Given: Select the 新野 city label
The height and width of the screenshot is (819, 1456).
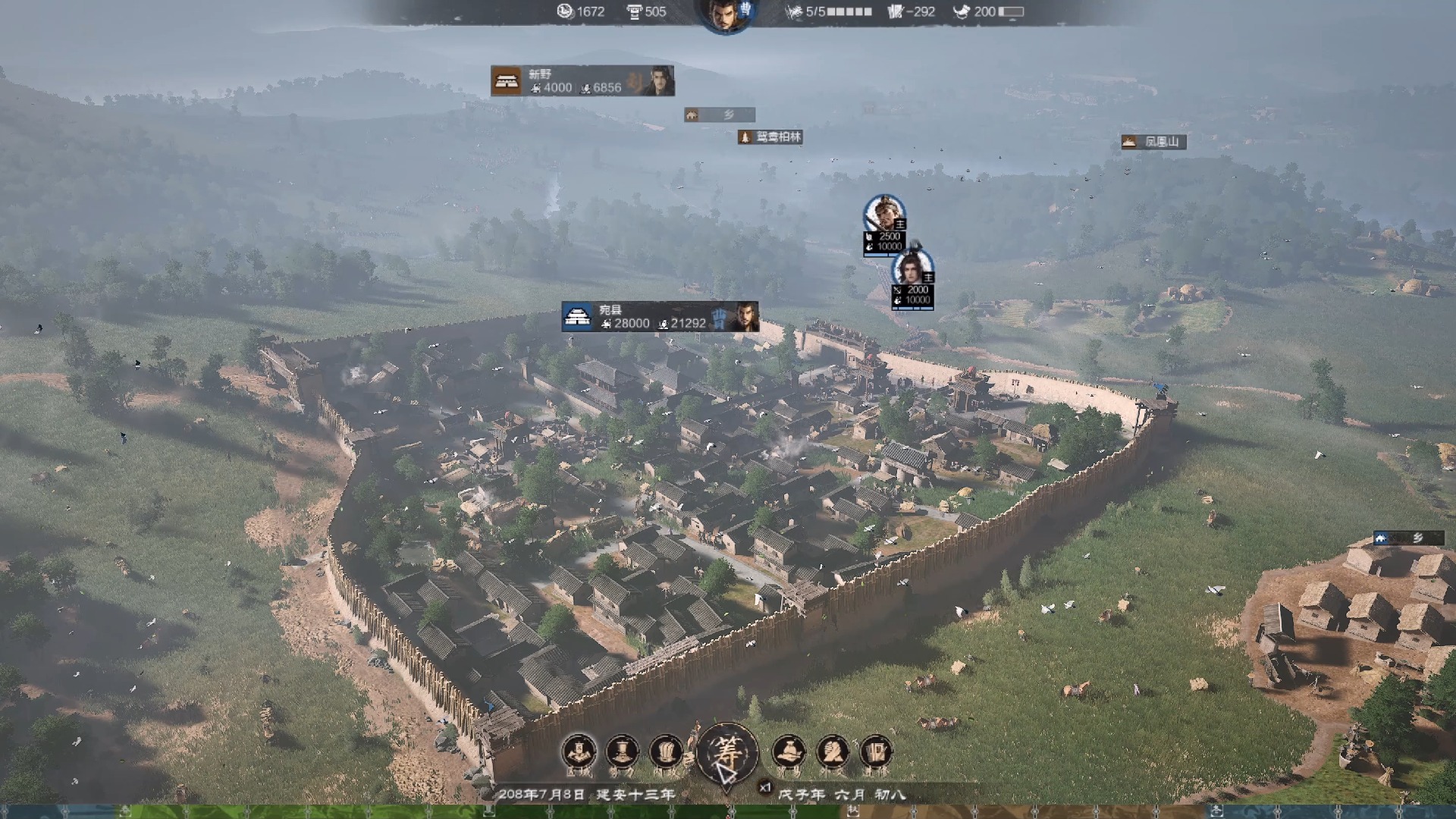Looking at the screenshot, I should click(x=582, y=81).
